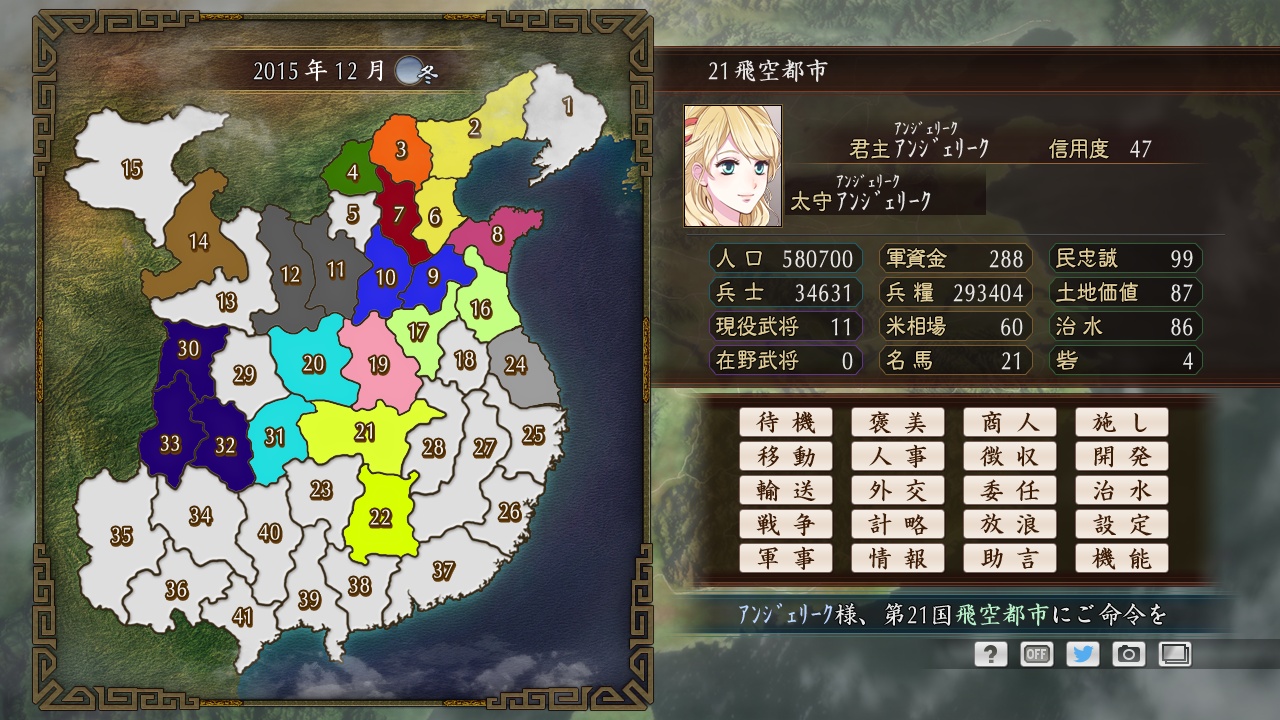Share to Twitter with the bird icon
This screenshot has height=720, width=1280.
(1083, 654)
